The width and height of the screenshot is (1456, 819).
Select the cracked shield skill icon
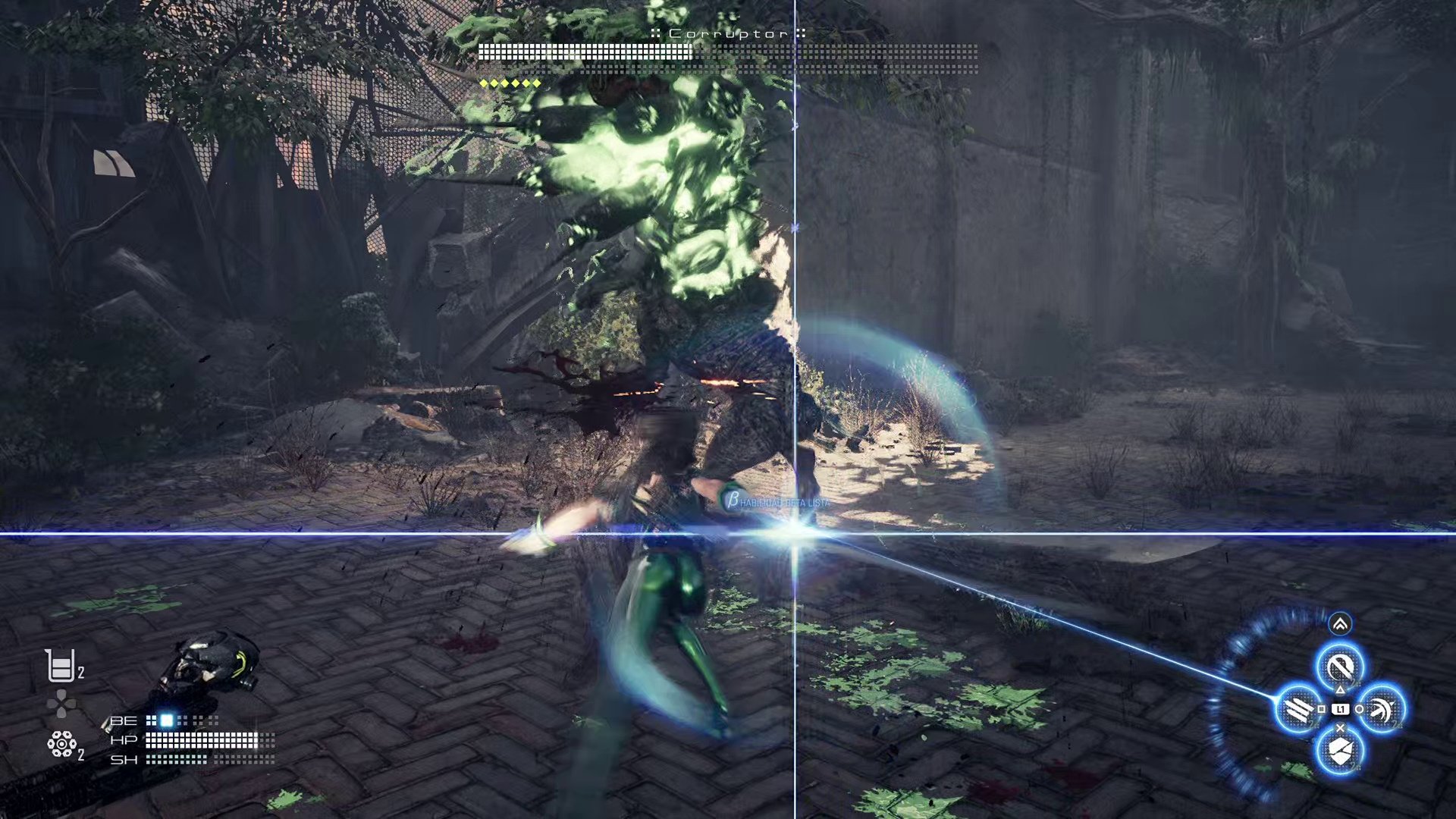click(1340, 752)
